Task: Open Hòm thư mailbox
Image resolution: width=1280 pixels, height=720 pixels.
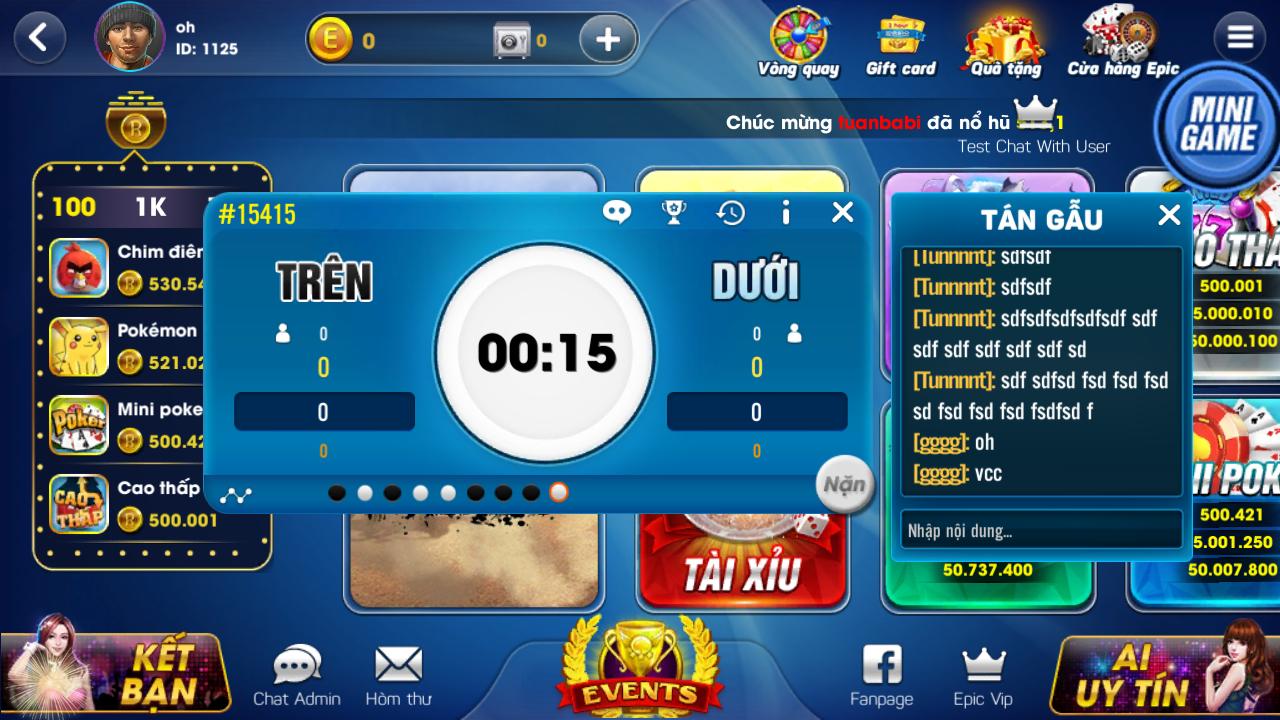Action: (398, 668)
